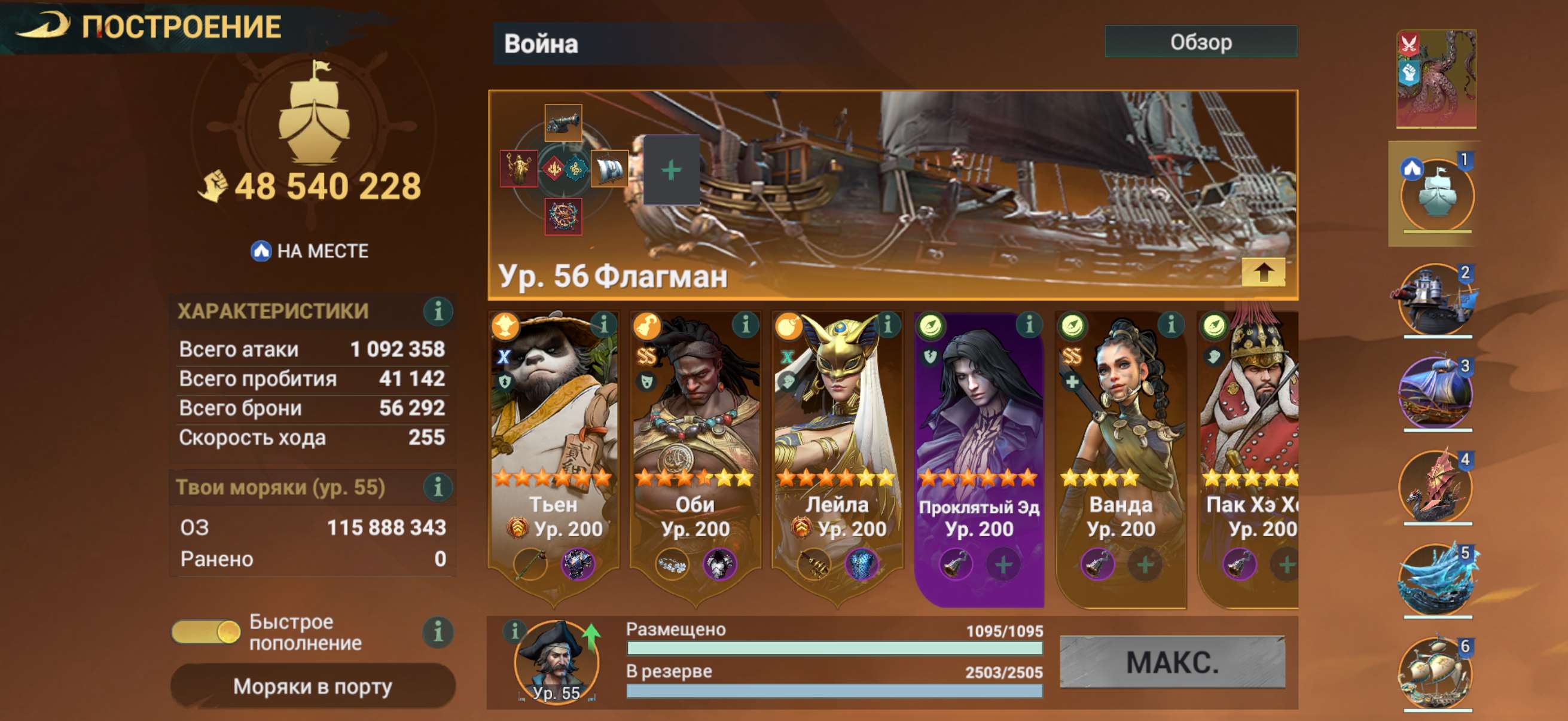Select the Война tab
This screenshot has height=721, width=1568.
tap(535, 44)
